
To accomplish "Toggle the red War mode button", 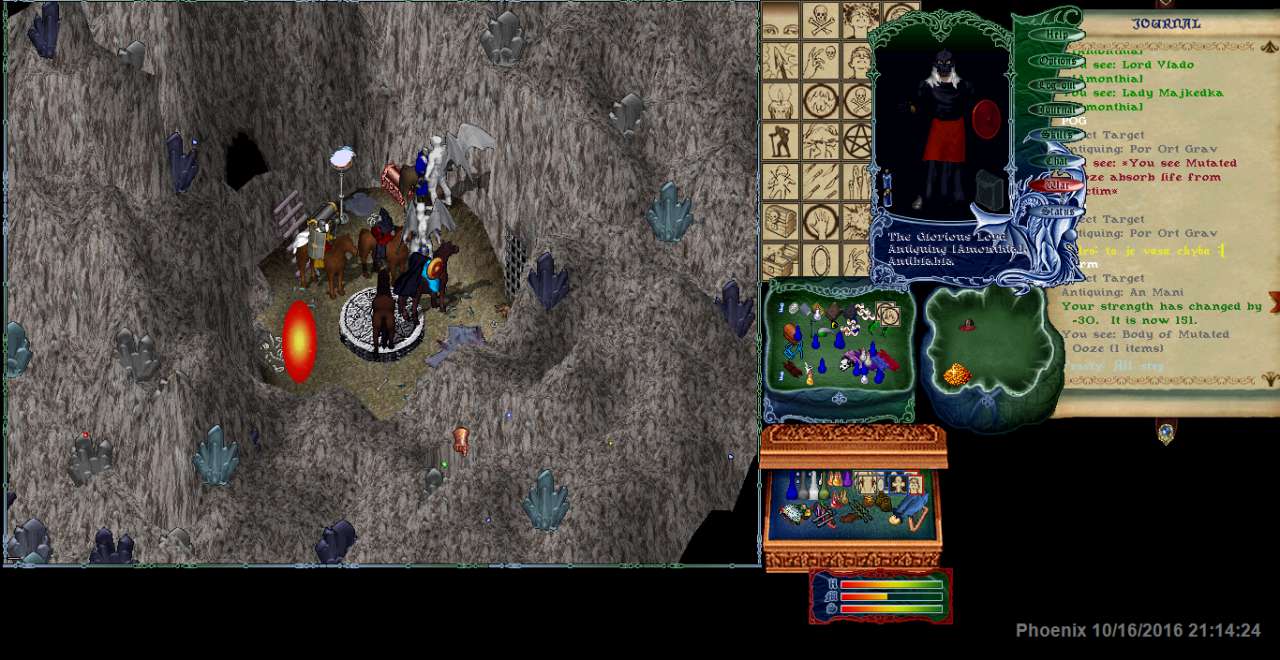I will [1056, 185].
